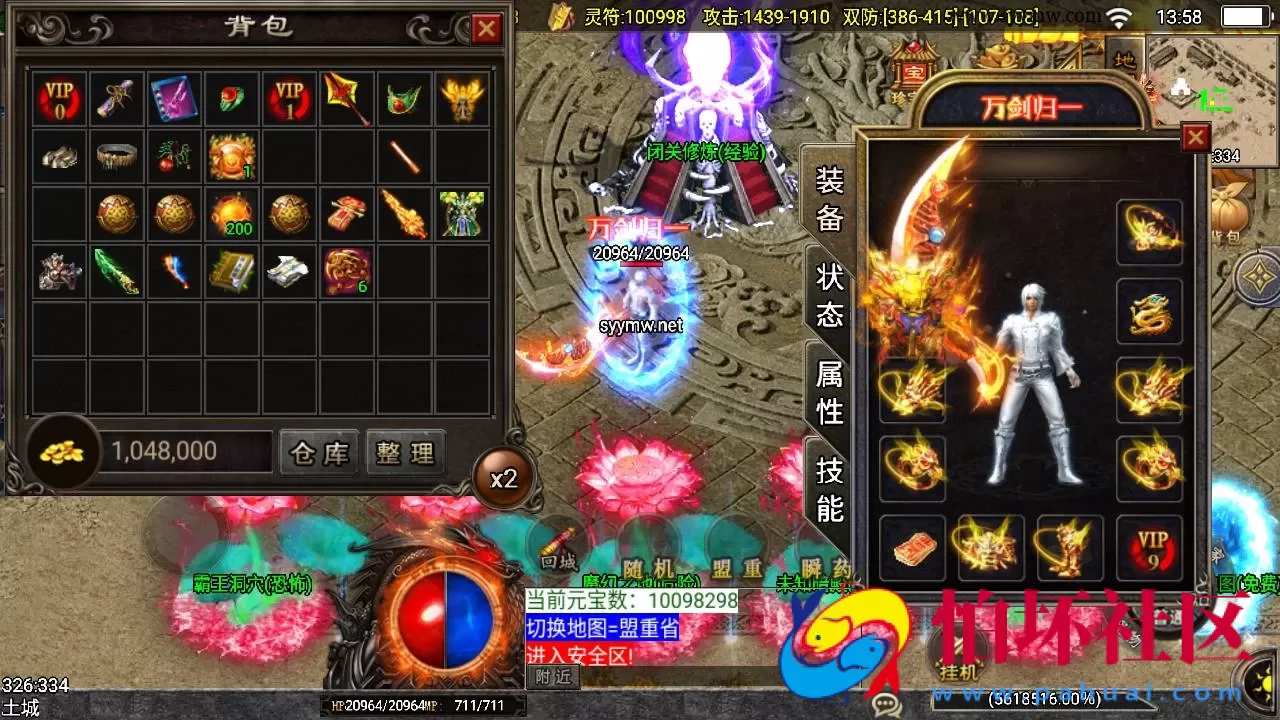Toggle the x2 speed badge
The height and width of the screenshot is (720, 1280).
[505, 478]
